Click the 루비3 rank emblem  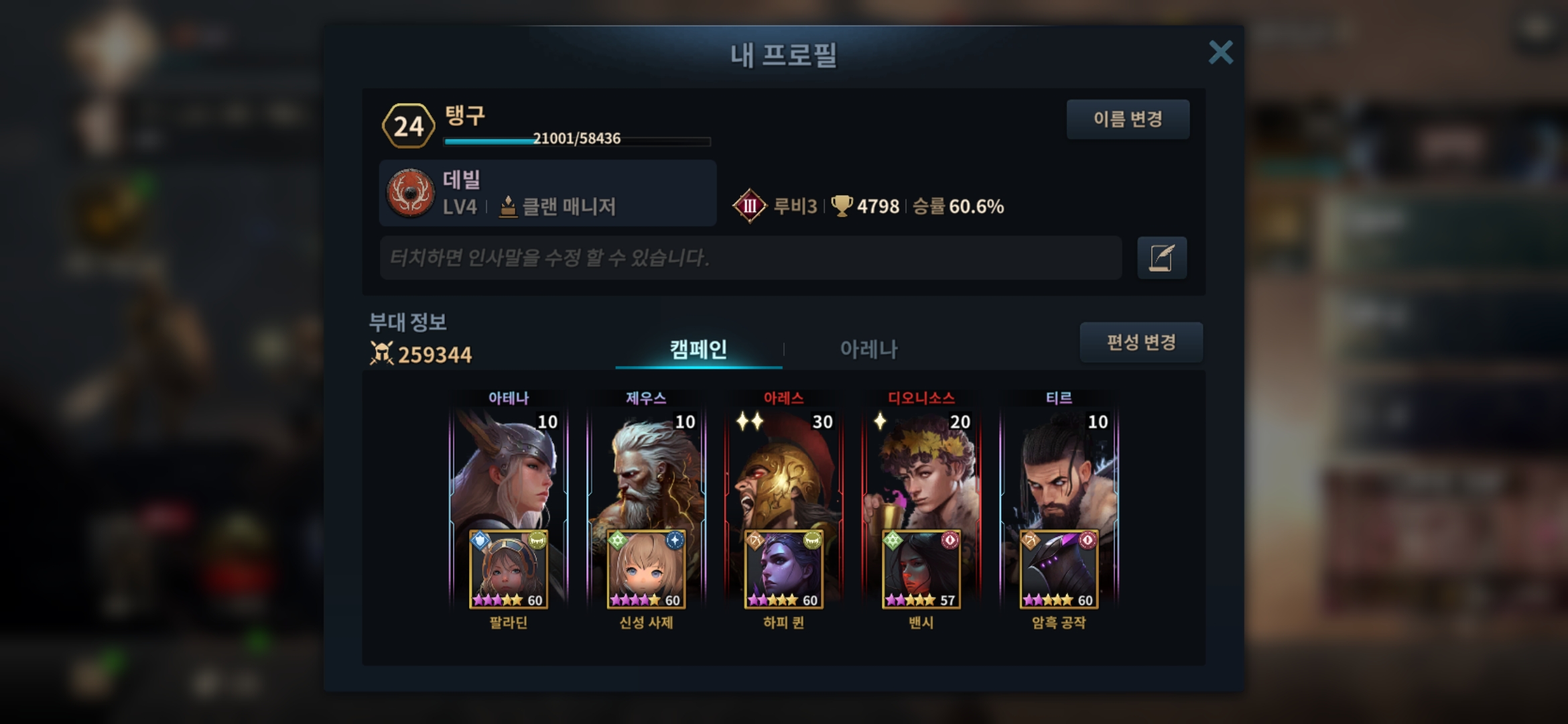coord(749,206)
